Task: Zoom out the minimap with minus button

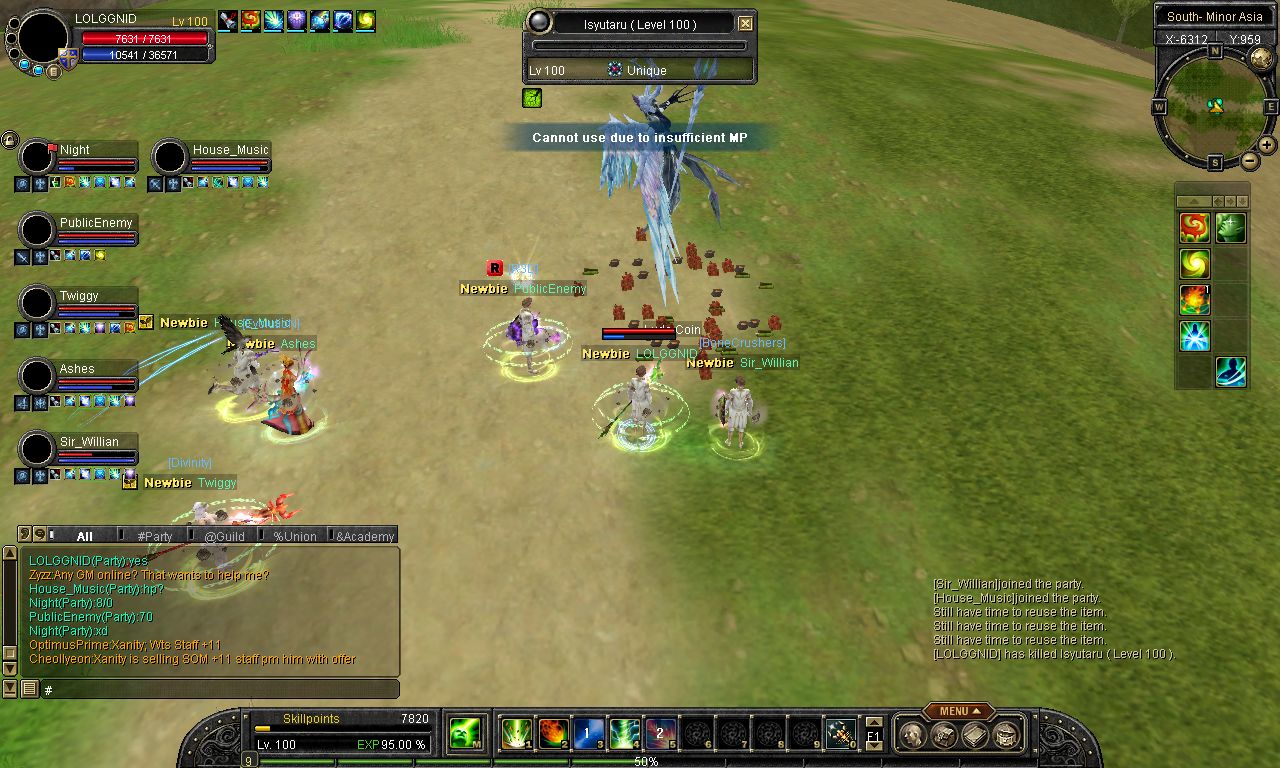Action: click(1249, 161)
